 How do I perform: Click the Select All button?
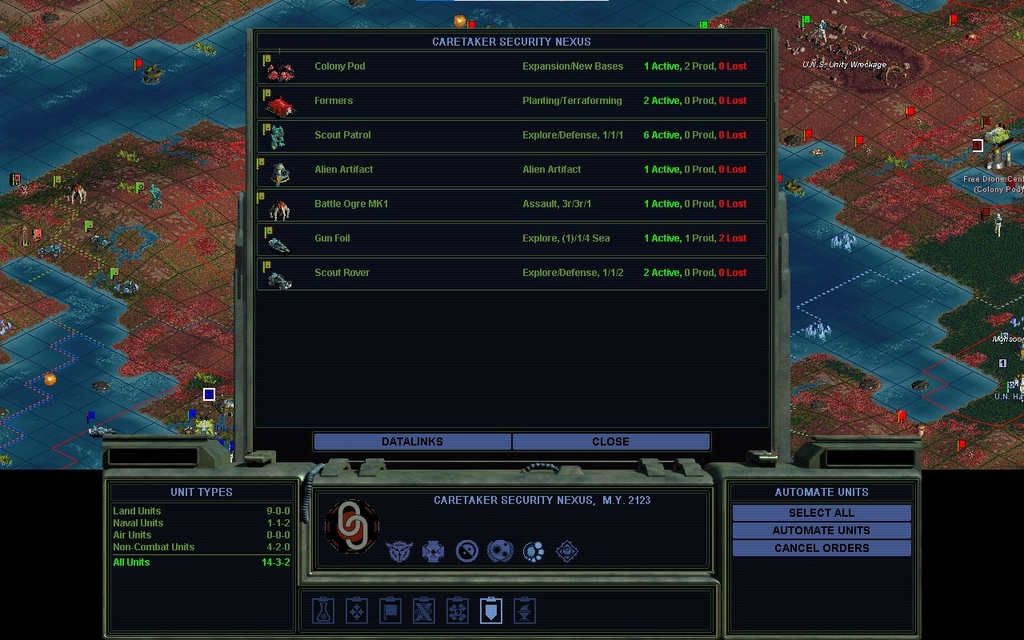coord(821,513)
